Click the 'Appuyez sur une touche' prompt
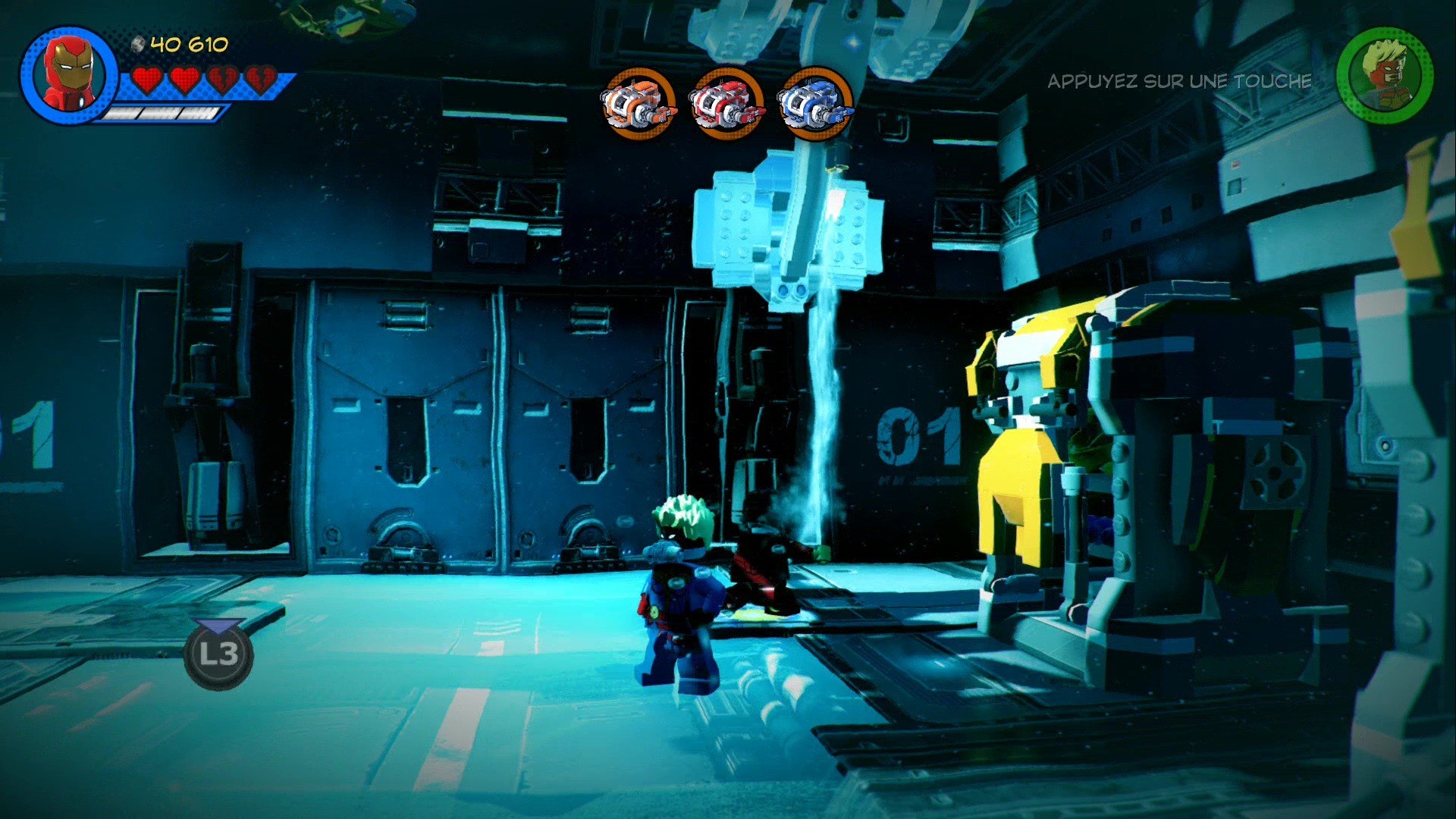Screen dimensions: 1456x819 1179,81
